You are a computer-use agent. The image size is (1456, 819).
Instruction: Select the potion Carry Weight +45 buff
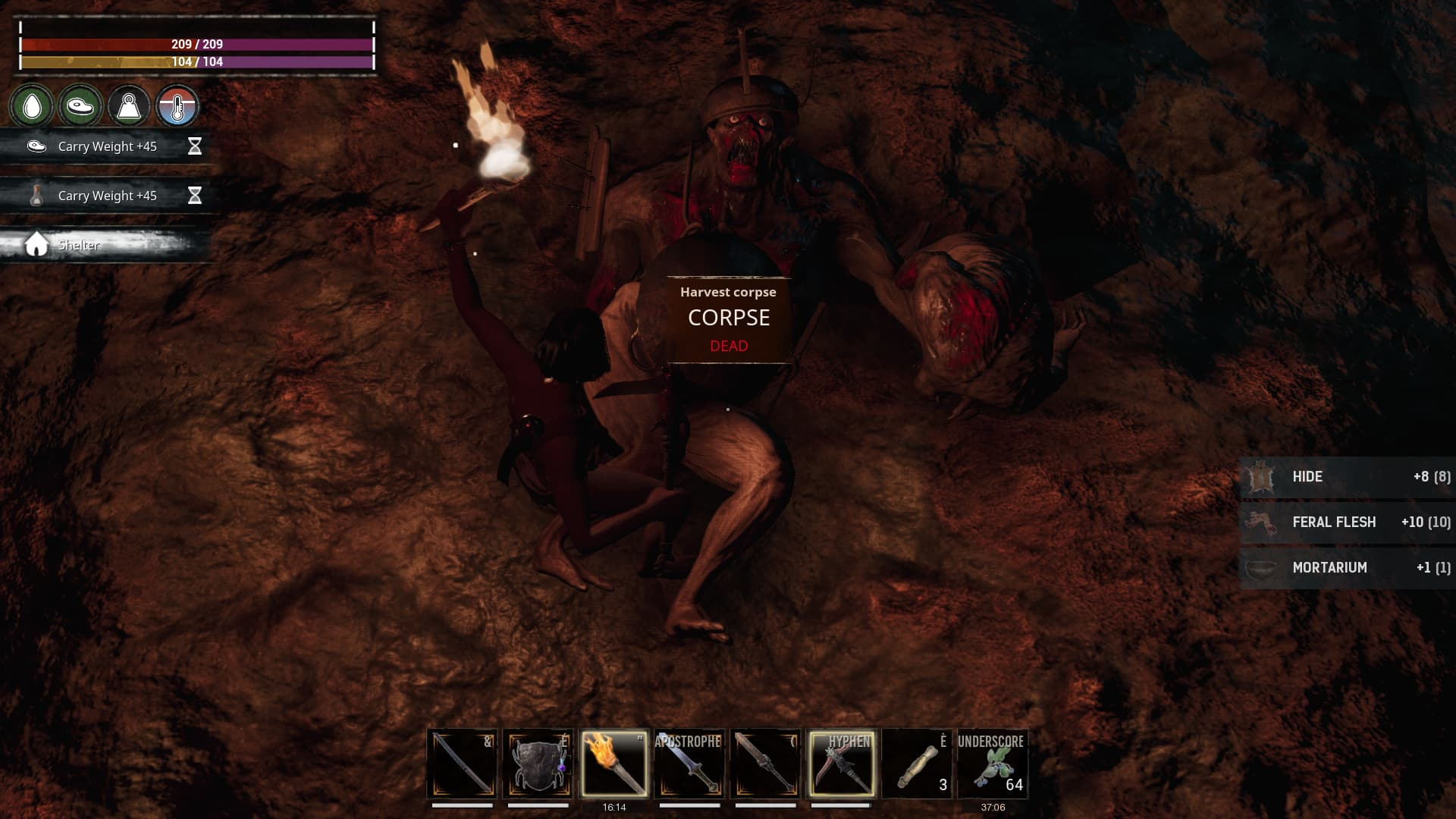tap(106, 196)
